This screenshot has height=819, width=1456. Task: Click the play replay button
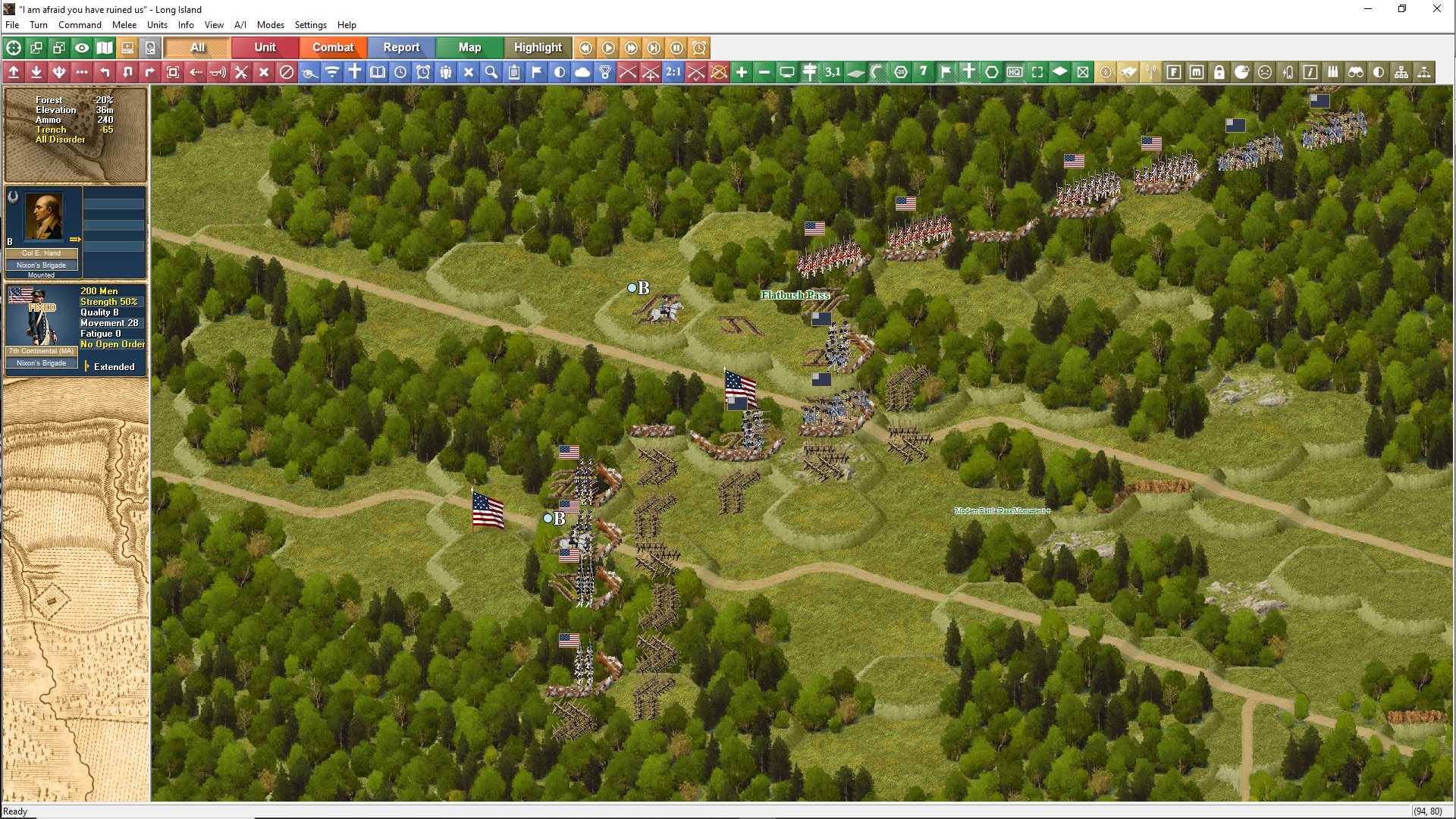click(x=608, y=48)
